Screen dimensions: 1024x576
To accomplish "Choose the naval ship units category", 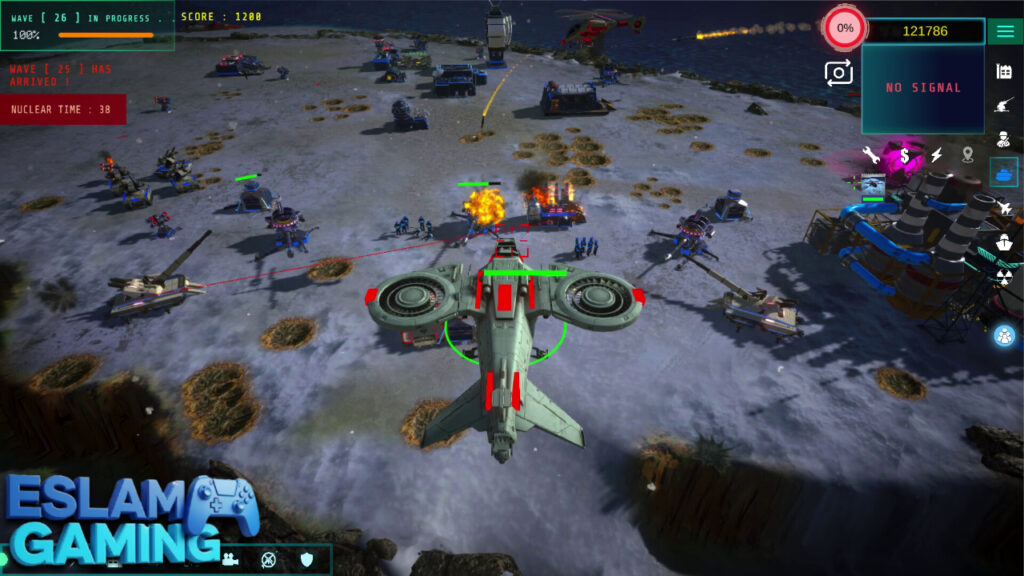I will (x=1004, y=241).
